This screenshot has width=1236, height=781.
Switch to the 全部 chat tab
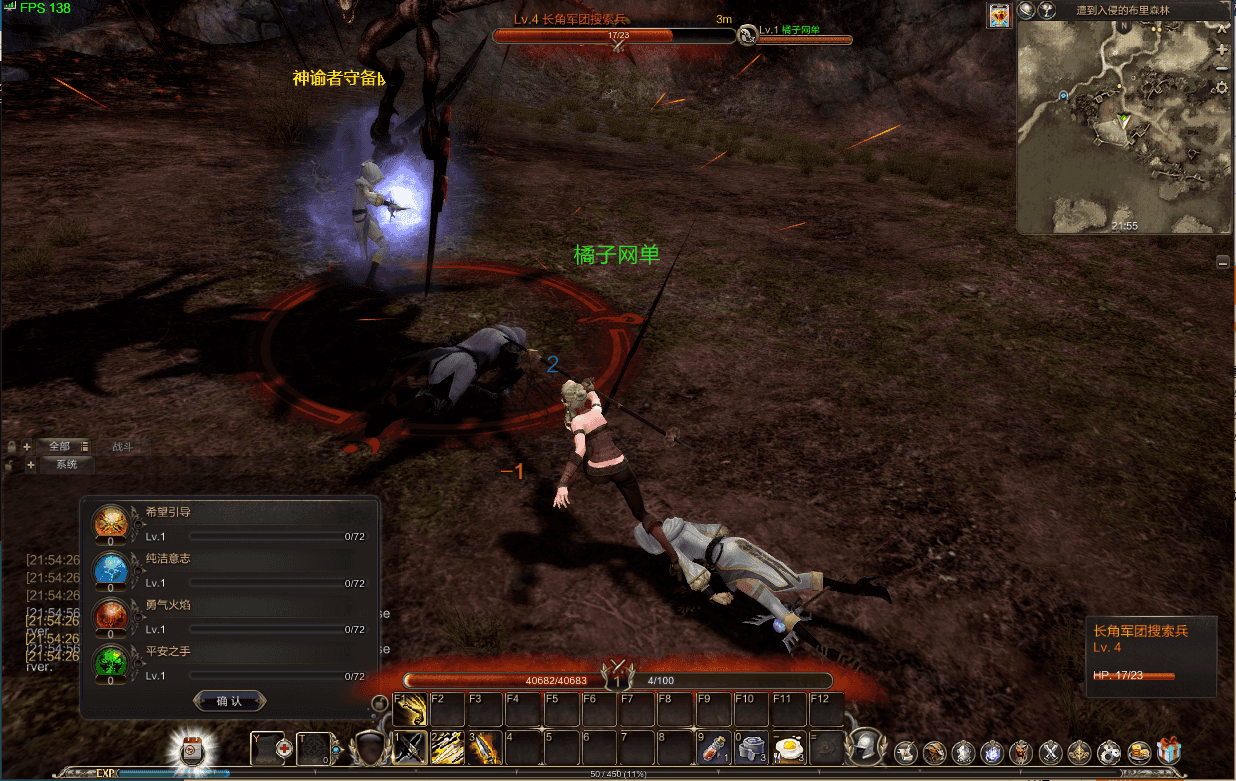pyautogui.click(x=60, y=446)
